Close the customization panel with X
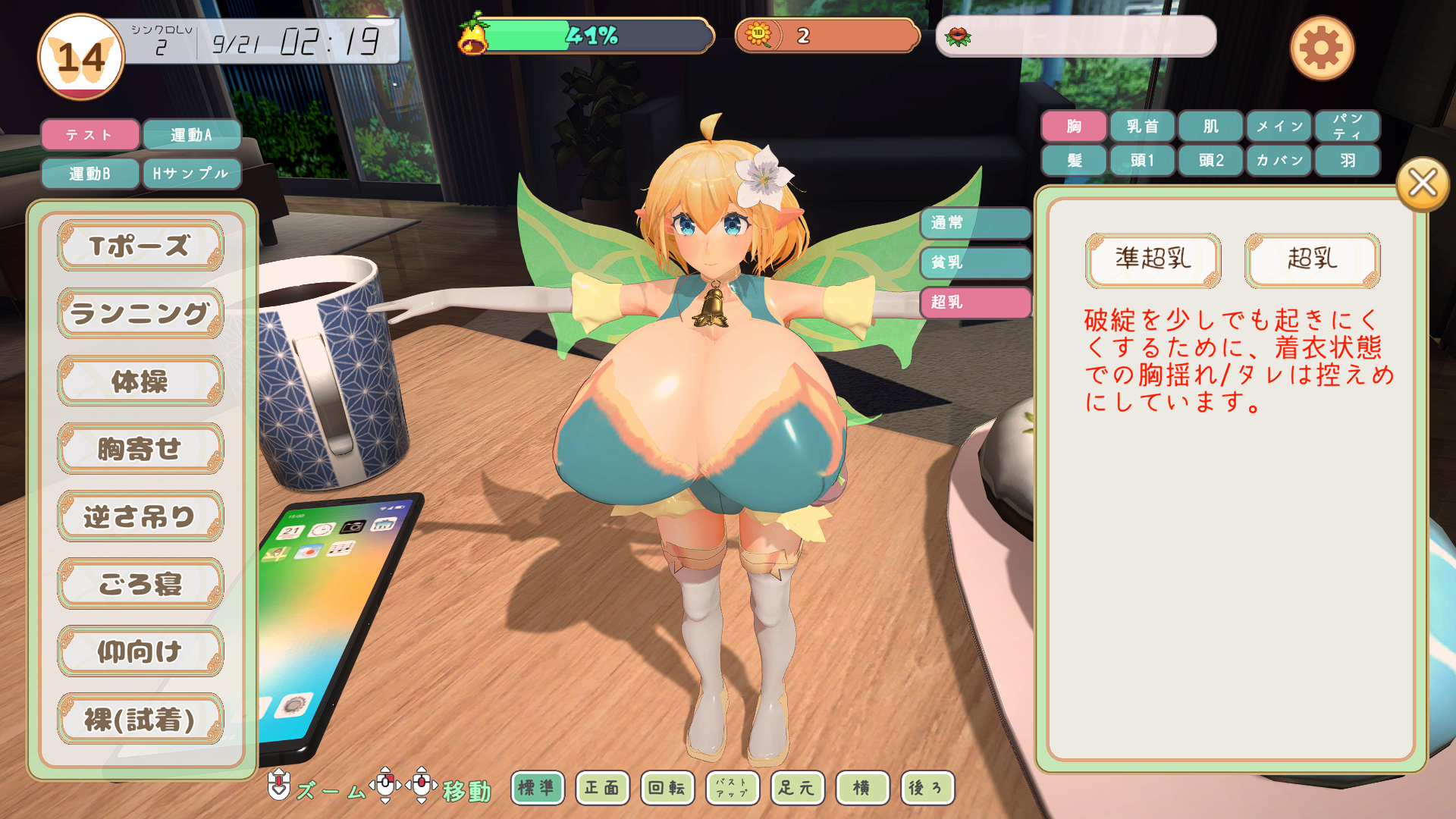The width and height of the screenshot is (1456, 819). (x=1422, y=184)
